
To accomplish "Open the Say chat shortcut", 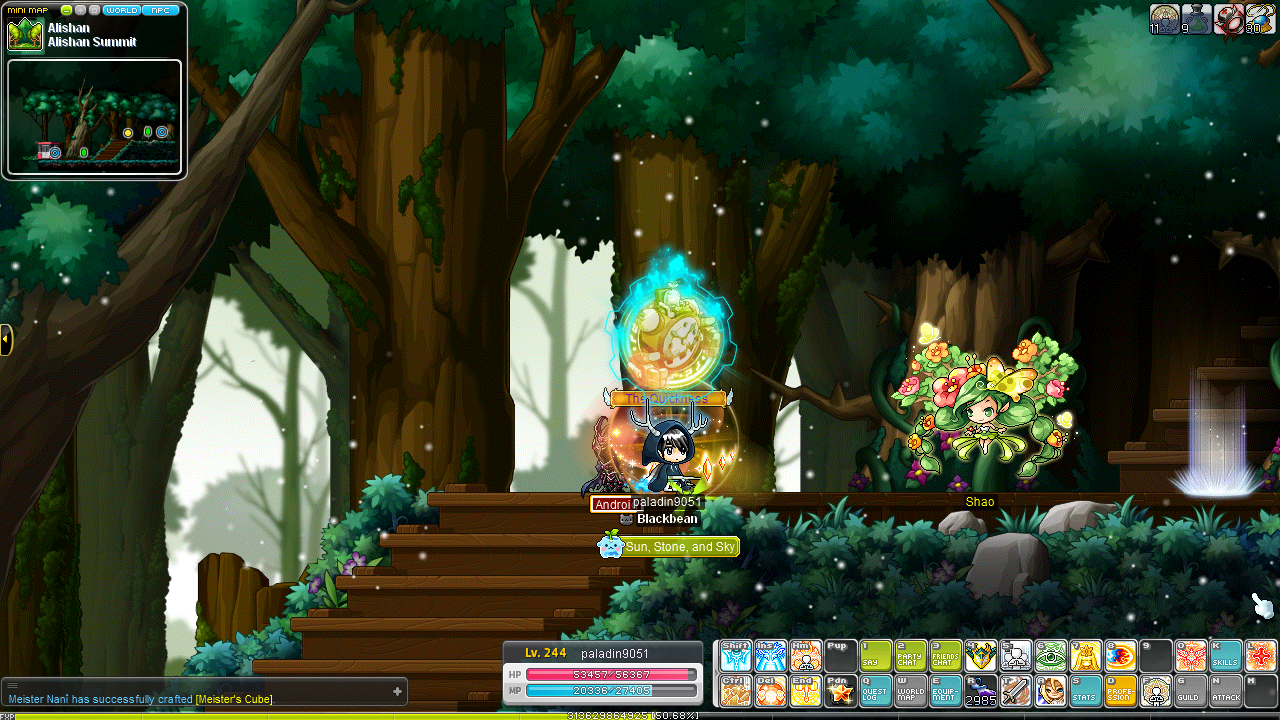I will point(876,656).
